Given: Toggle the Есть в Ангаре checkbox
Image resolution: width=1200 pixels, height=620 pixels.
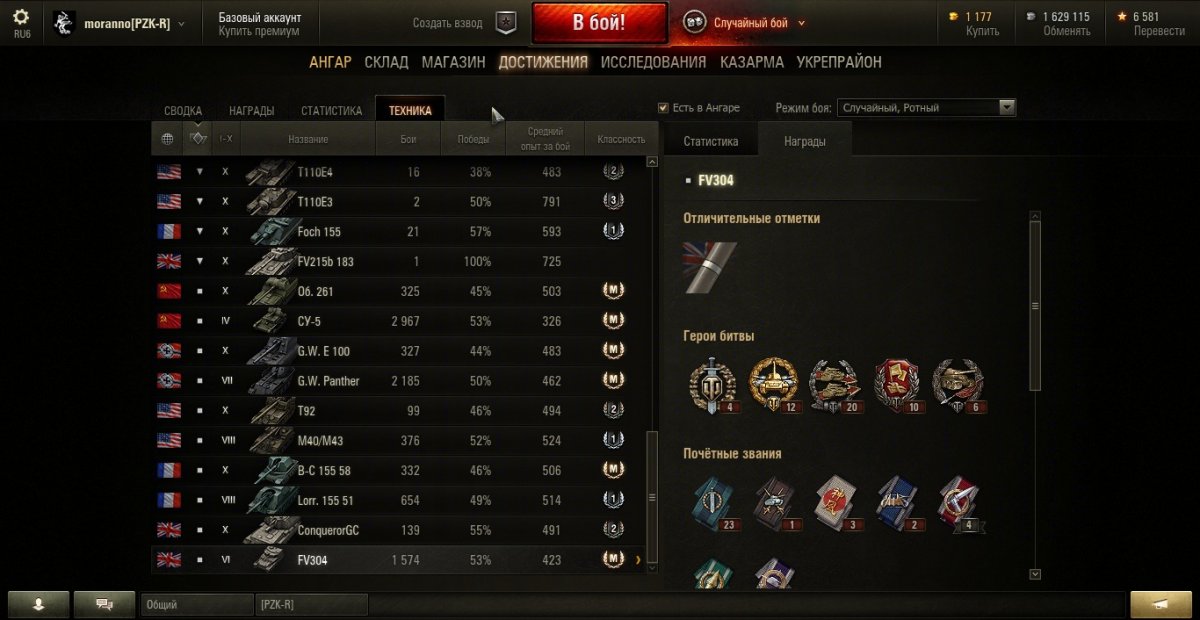Looking at the screenshot, I should 663,108.
